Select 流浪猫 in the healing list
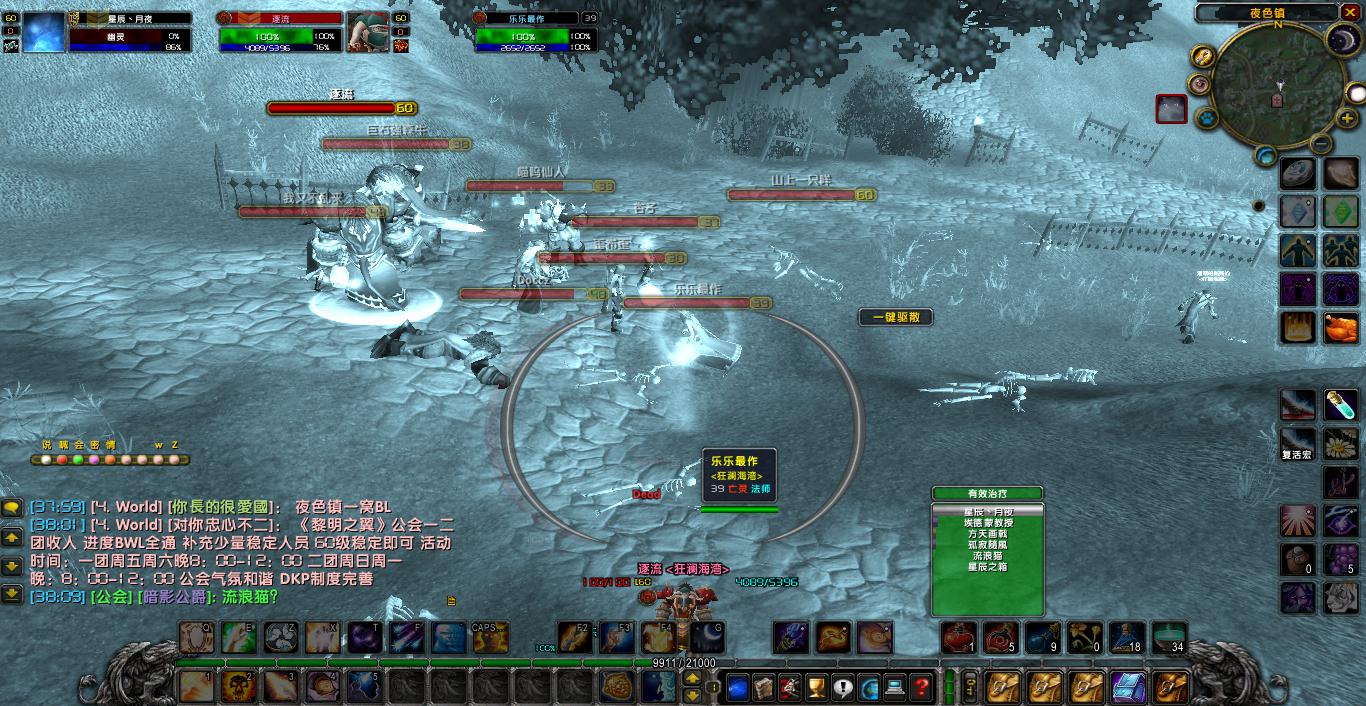1366x706 pixels. point(987,555)
